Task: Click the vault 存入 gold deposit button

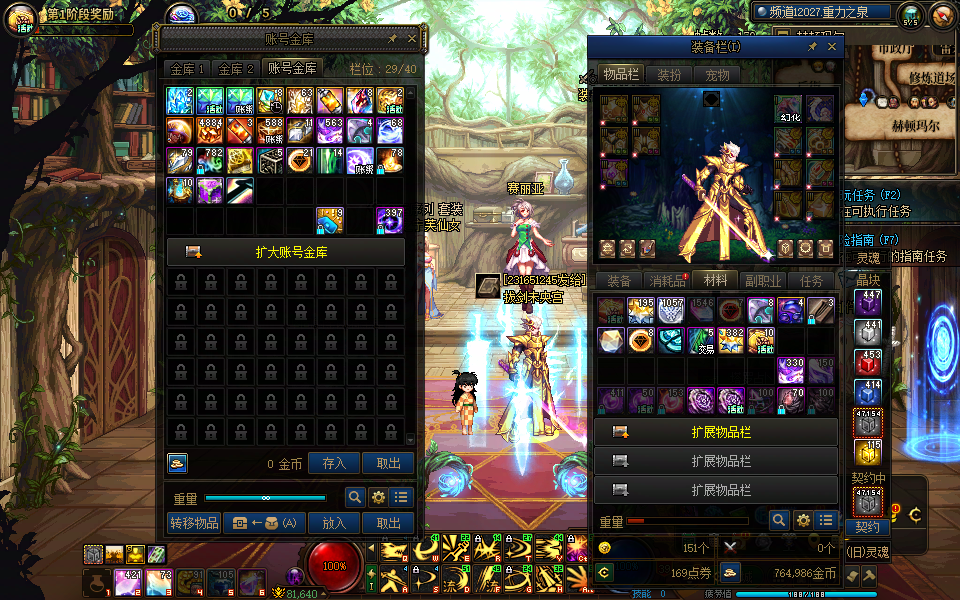Action: (x=334, y=463)
